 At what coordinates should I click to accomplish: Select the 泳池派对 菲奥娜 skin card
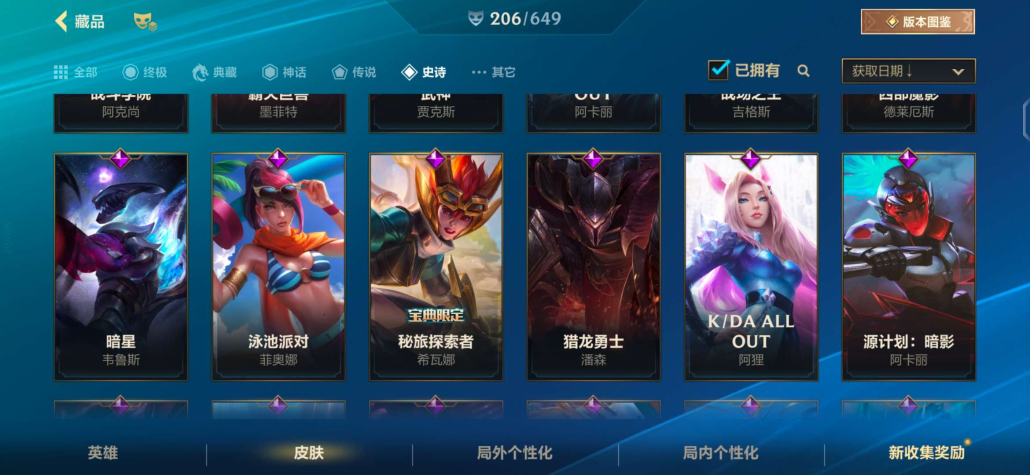[278, 266]
